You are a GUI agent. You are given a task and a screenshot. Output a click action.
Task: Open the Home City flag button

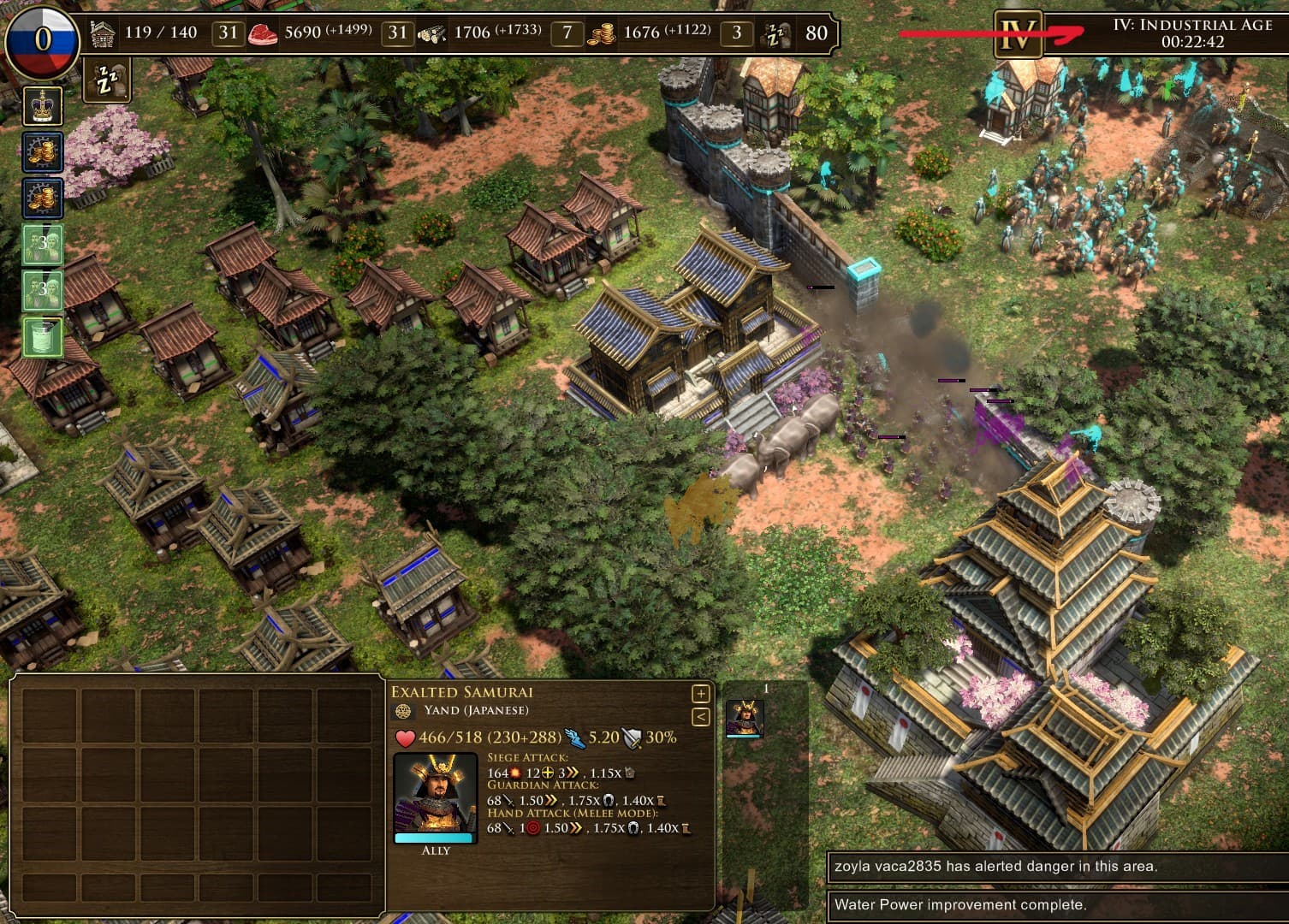click(42, 39)
